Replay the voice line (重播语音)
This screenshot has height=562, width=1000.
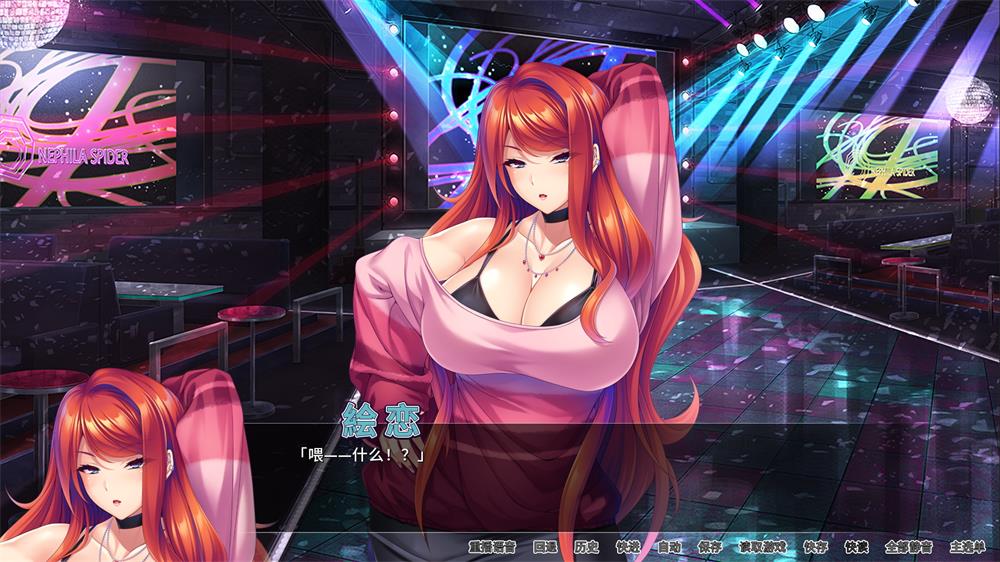pos(491,547)
